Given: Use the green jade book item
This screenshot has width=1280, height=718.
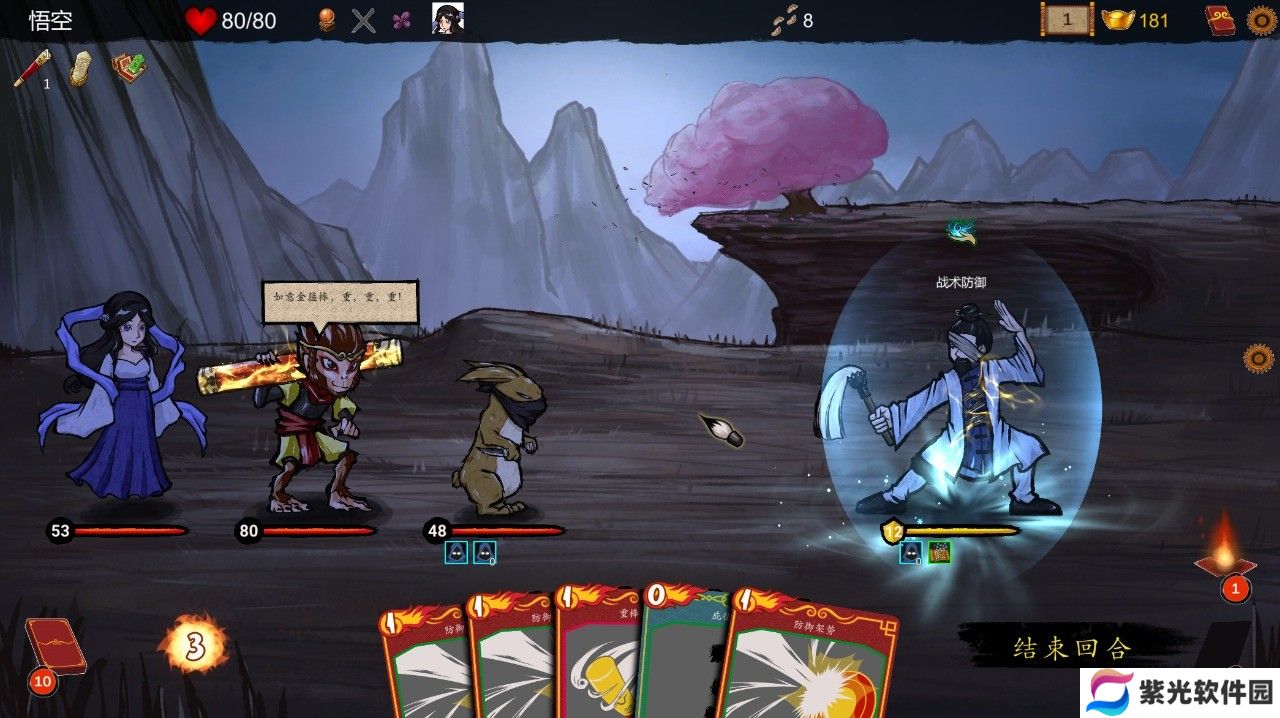Looking at the screenshot, I should click(129, 67).
